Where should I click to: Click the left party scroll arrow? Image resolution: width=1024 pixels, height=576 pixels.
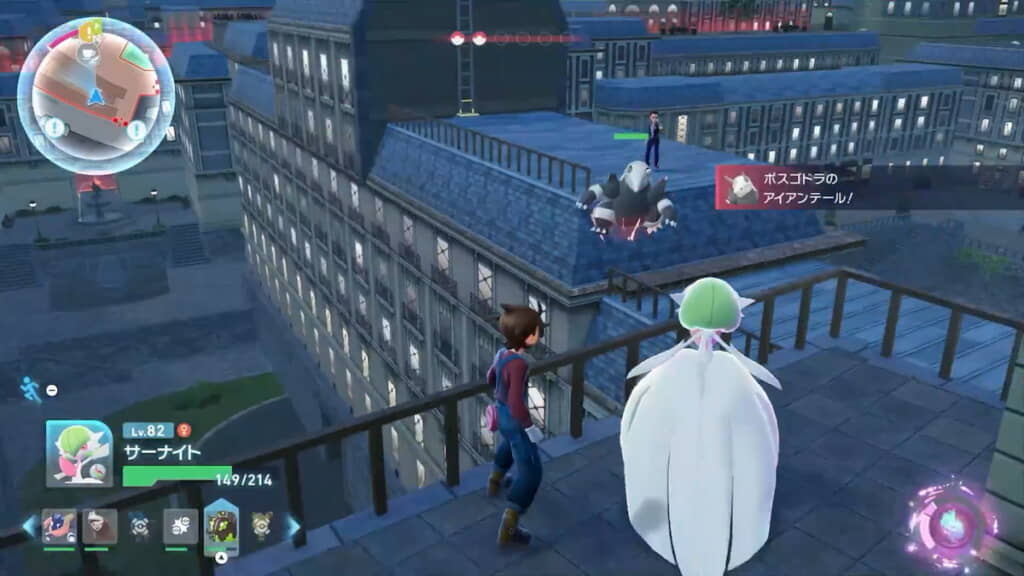pyautogui.click(x=27, y=525)
